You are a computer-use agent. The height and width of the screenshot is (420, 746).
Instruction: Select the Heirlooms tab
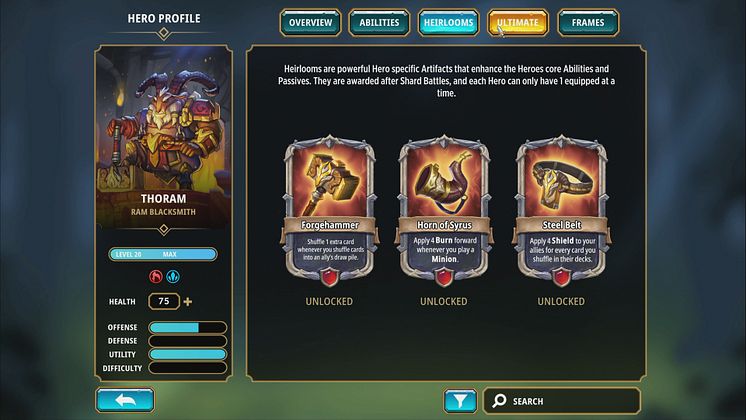pos(449,22)
